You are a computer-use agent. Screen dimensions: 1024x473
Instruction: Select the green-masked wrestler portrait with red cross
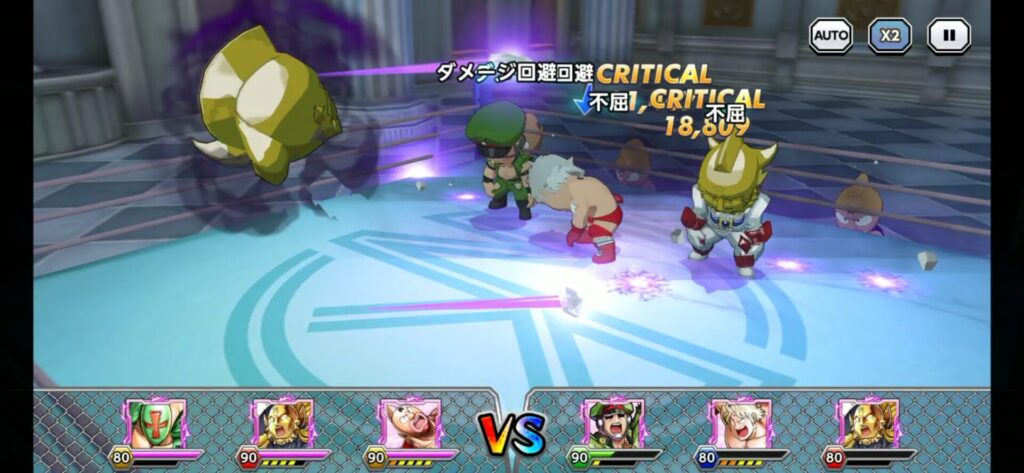[x=156, y=423]
